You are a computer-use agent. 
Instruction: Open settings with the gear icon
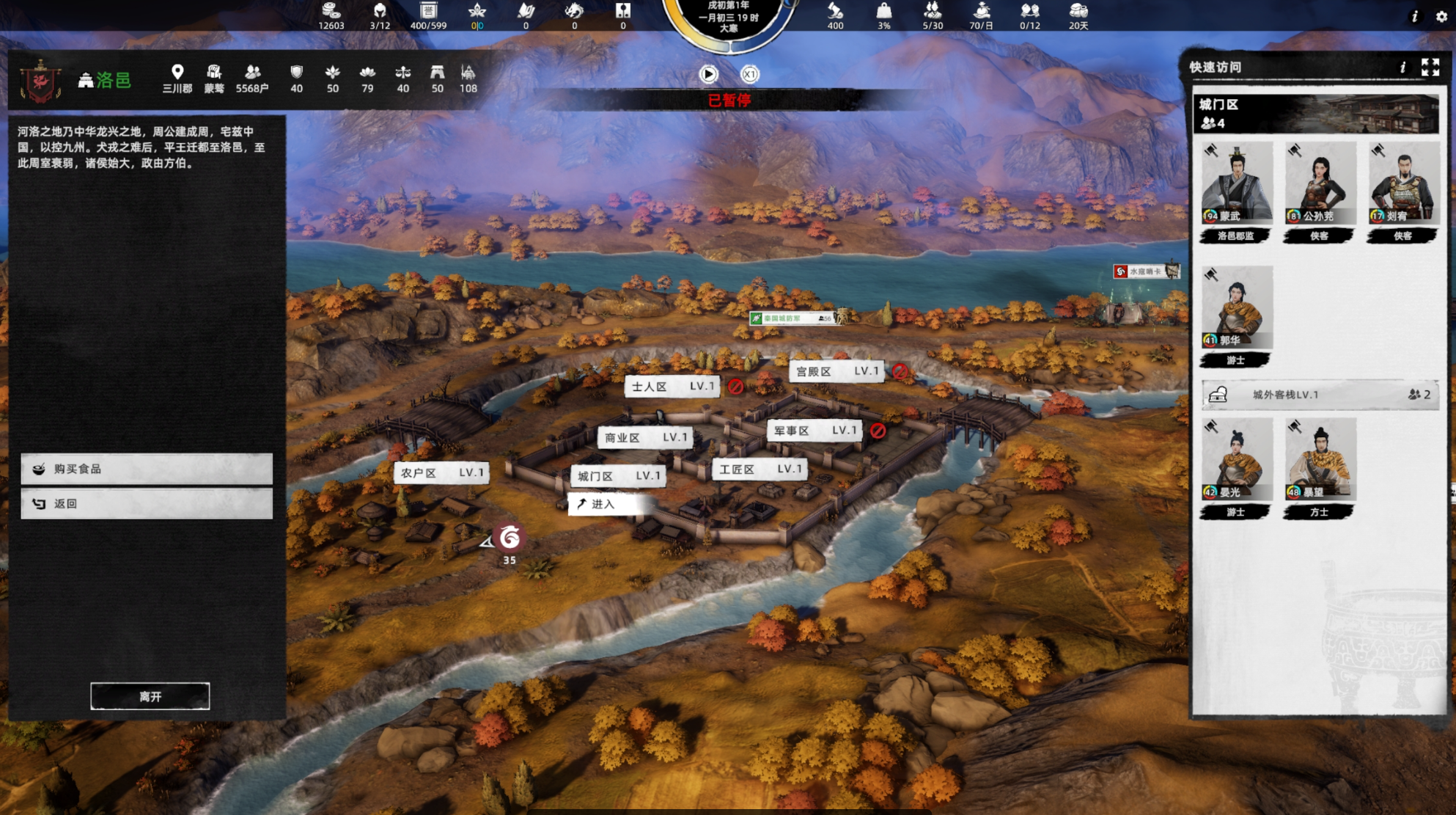pyautogui.click(x=1441, y=16)
